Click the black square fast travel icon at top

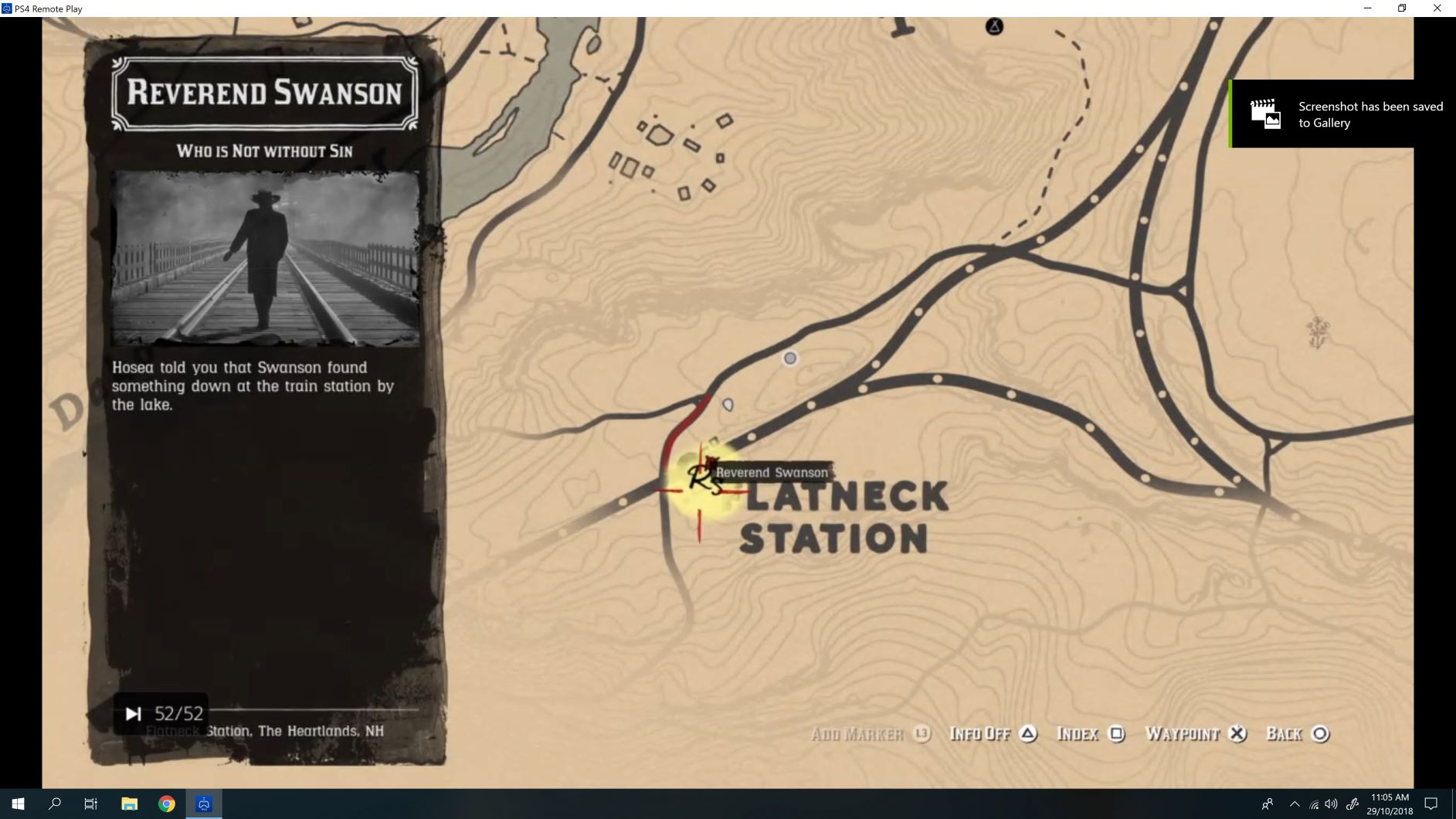pos(995,25)
